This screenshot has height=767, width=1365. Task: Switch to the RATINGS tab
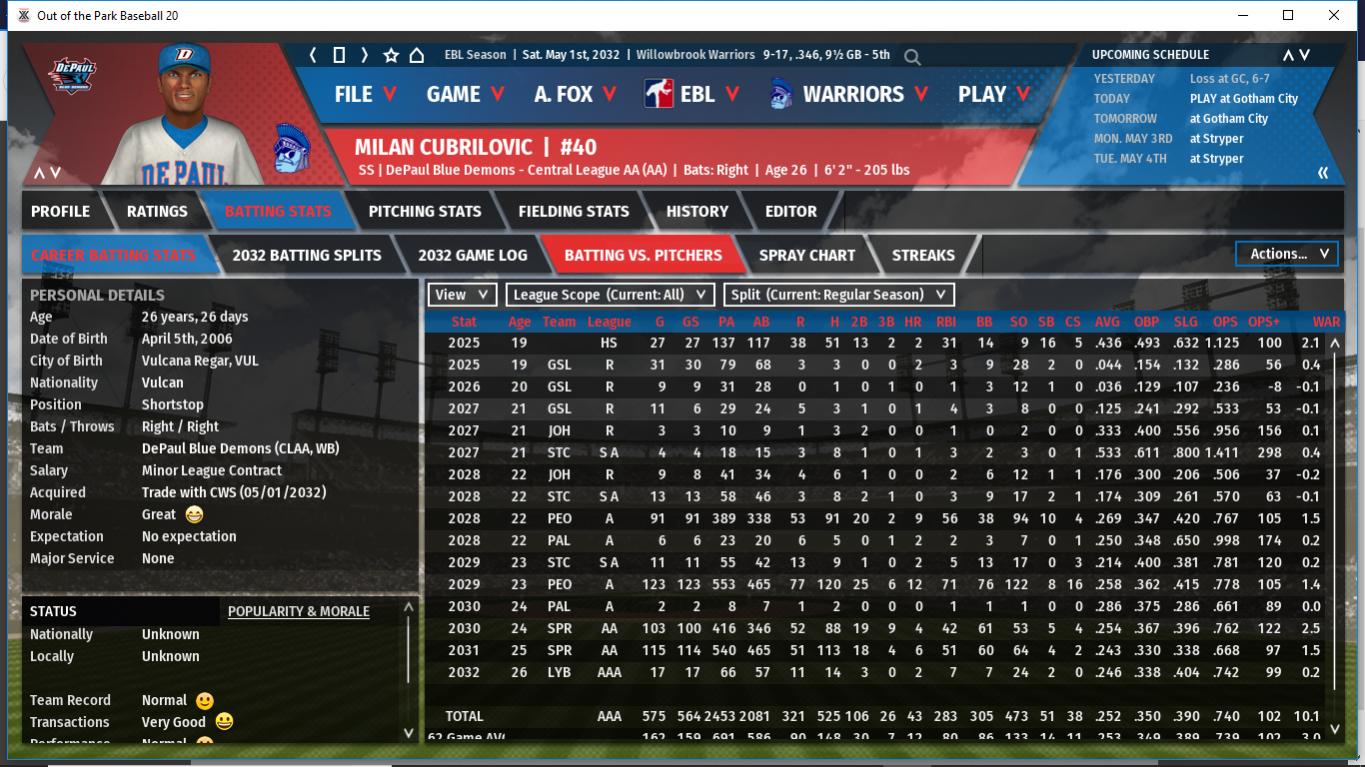(157, 211)
